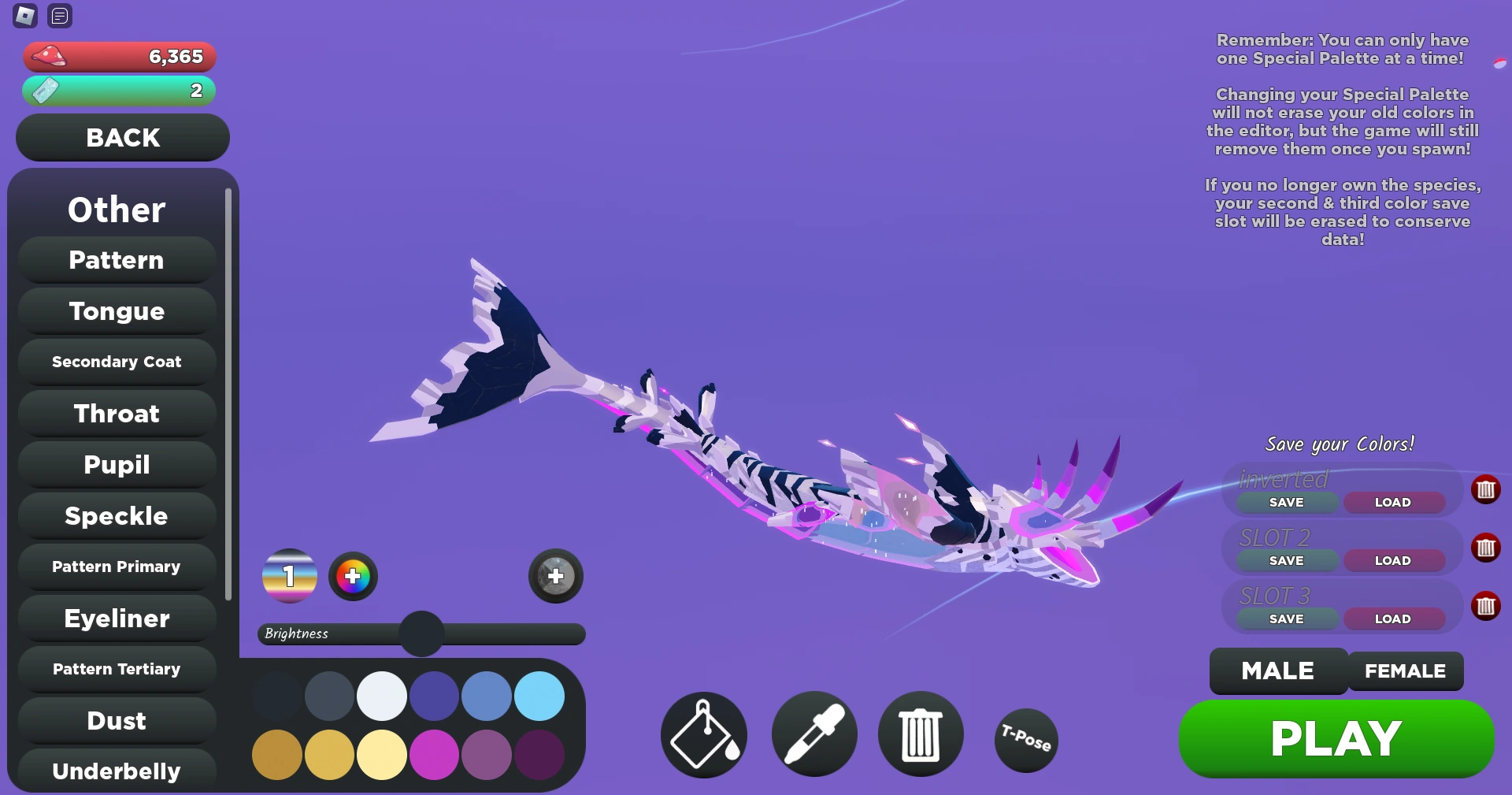Open the Pattern category
1512x795 pixels.
[x=116, y=260]
